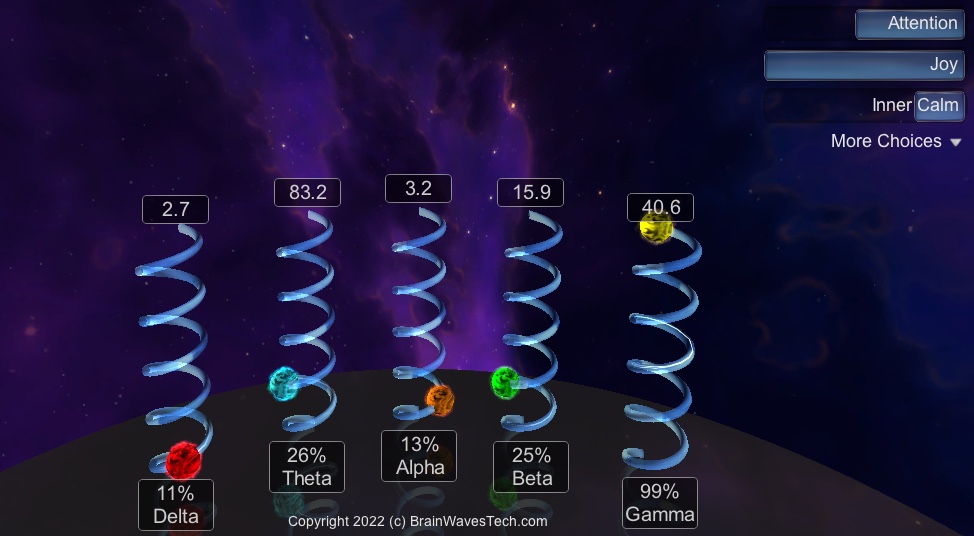Viewport: 974px width, 536px height.
Task: Select the Attention option
Action: (x=909, y=24)
